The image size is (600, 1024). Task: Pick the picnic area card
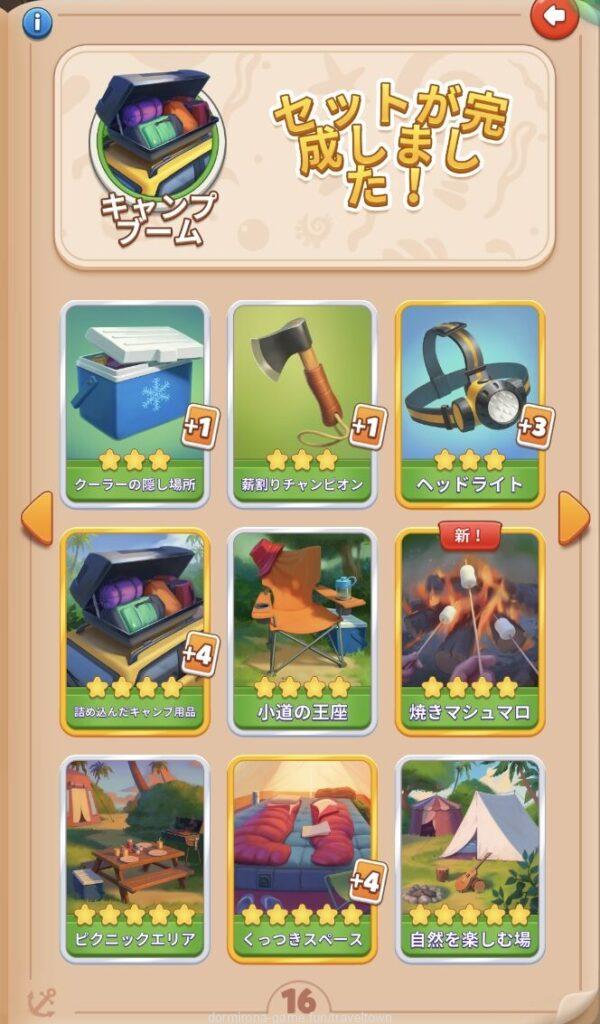[135, 859]
